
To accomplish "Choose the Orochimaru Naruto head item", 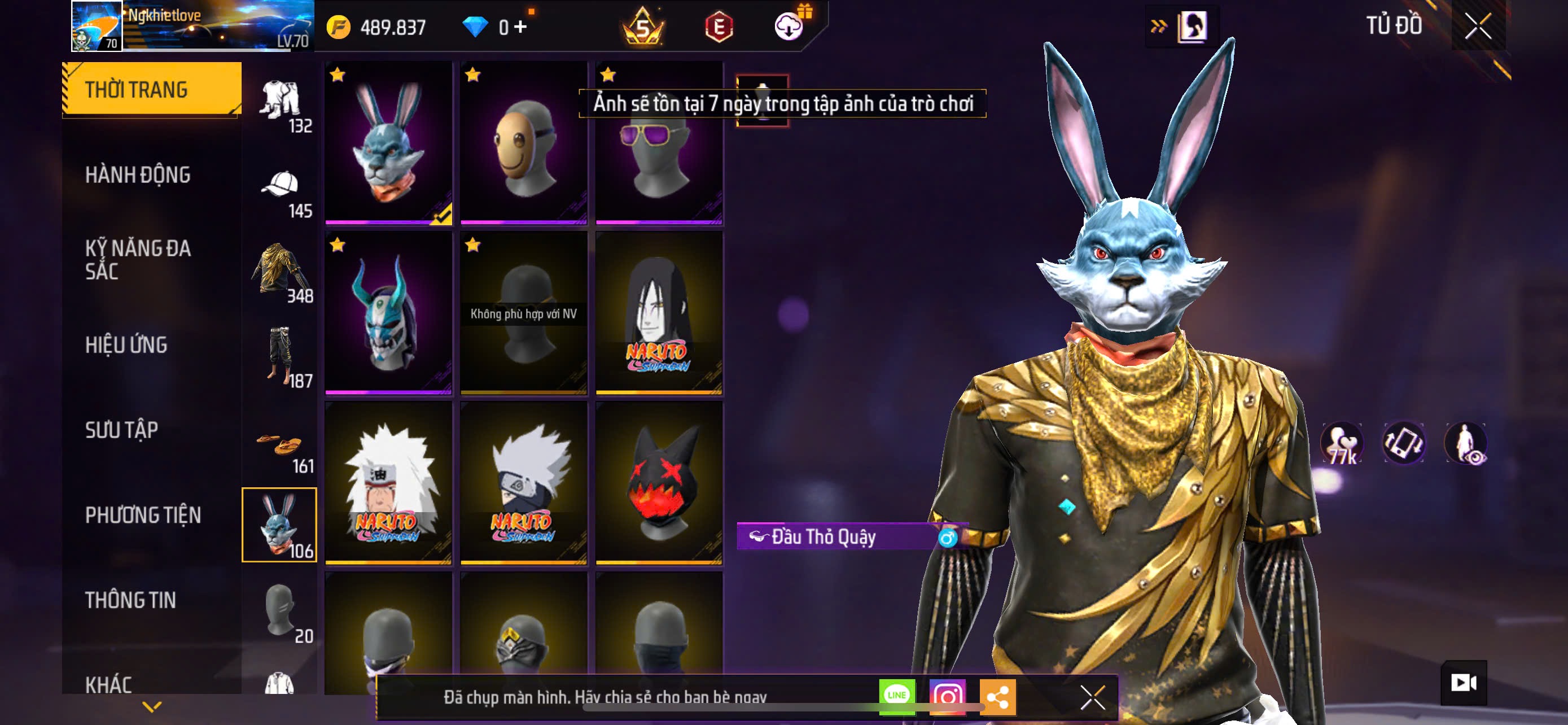I will pyautogui.click(x=659, y=313).
